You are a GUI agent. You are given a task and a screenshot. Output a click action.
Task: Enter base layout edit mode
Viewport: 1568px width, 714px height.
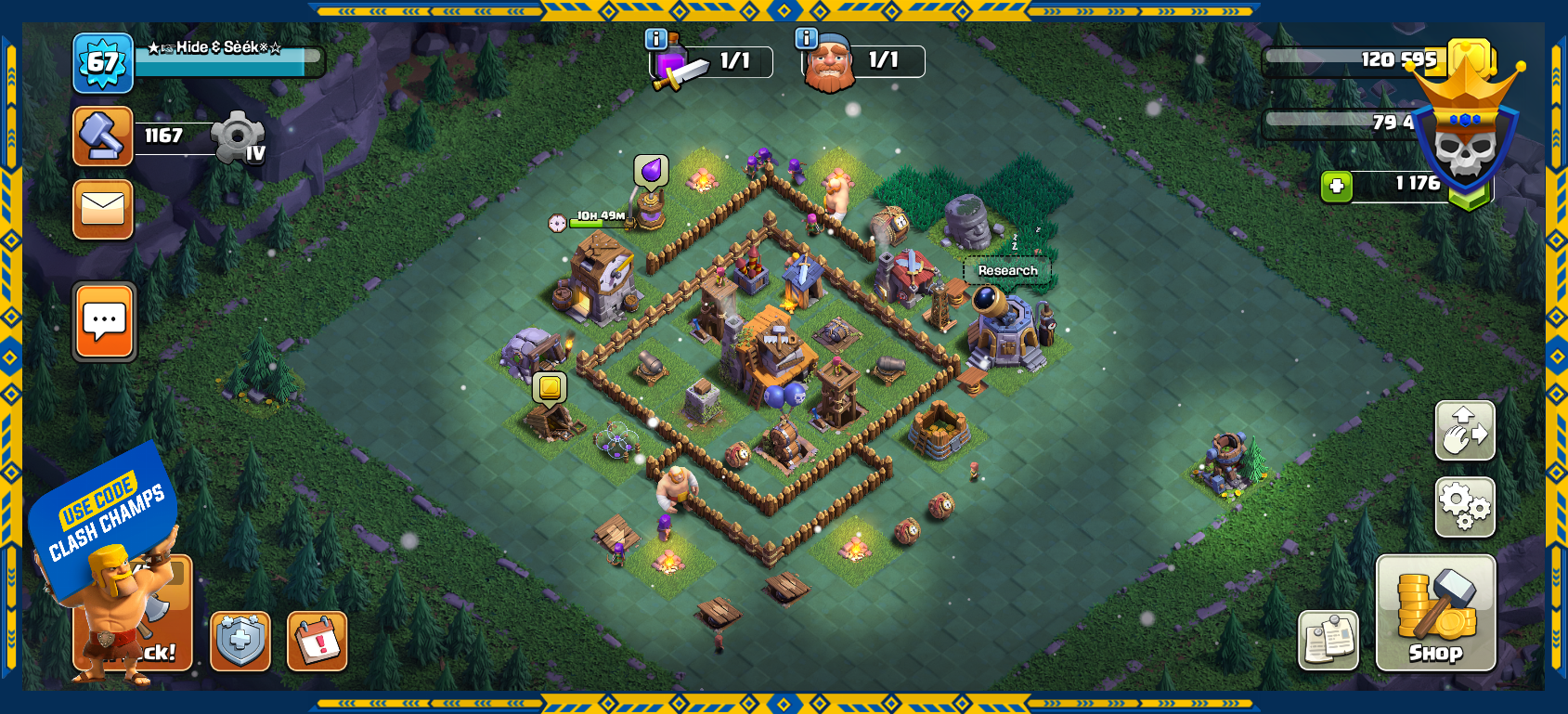tap(1465, 431)
